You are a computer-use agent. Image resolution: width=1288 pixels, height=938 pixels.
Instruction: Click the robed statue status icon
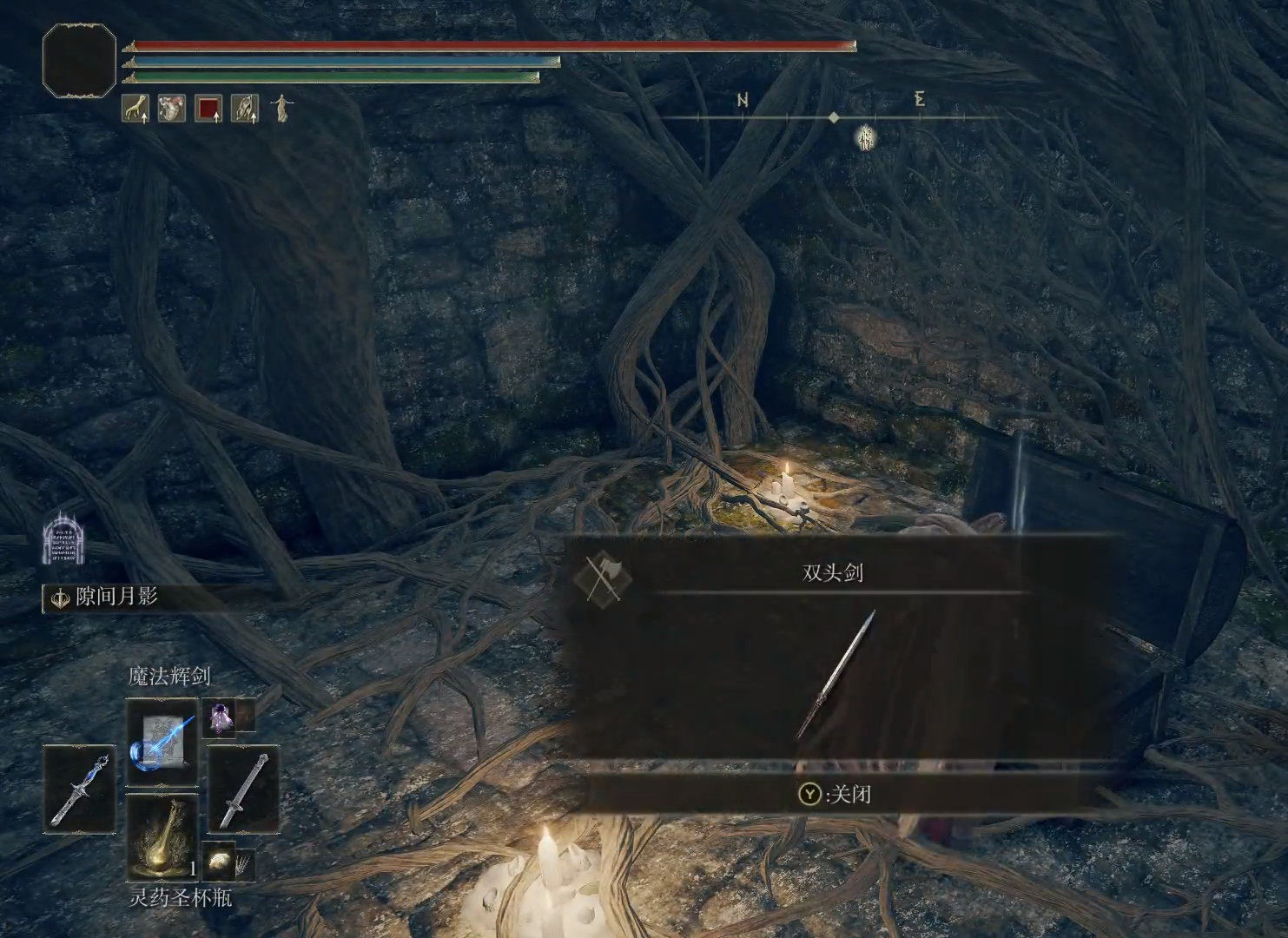point(281,109)
